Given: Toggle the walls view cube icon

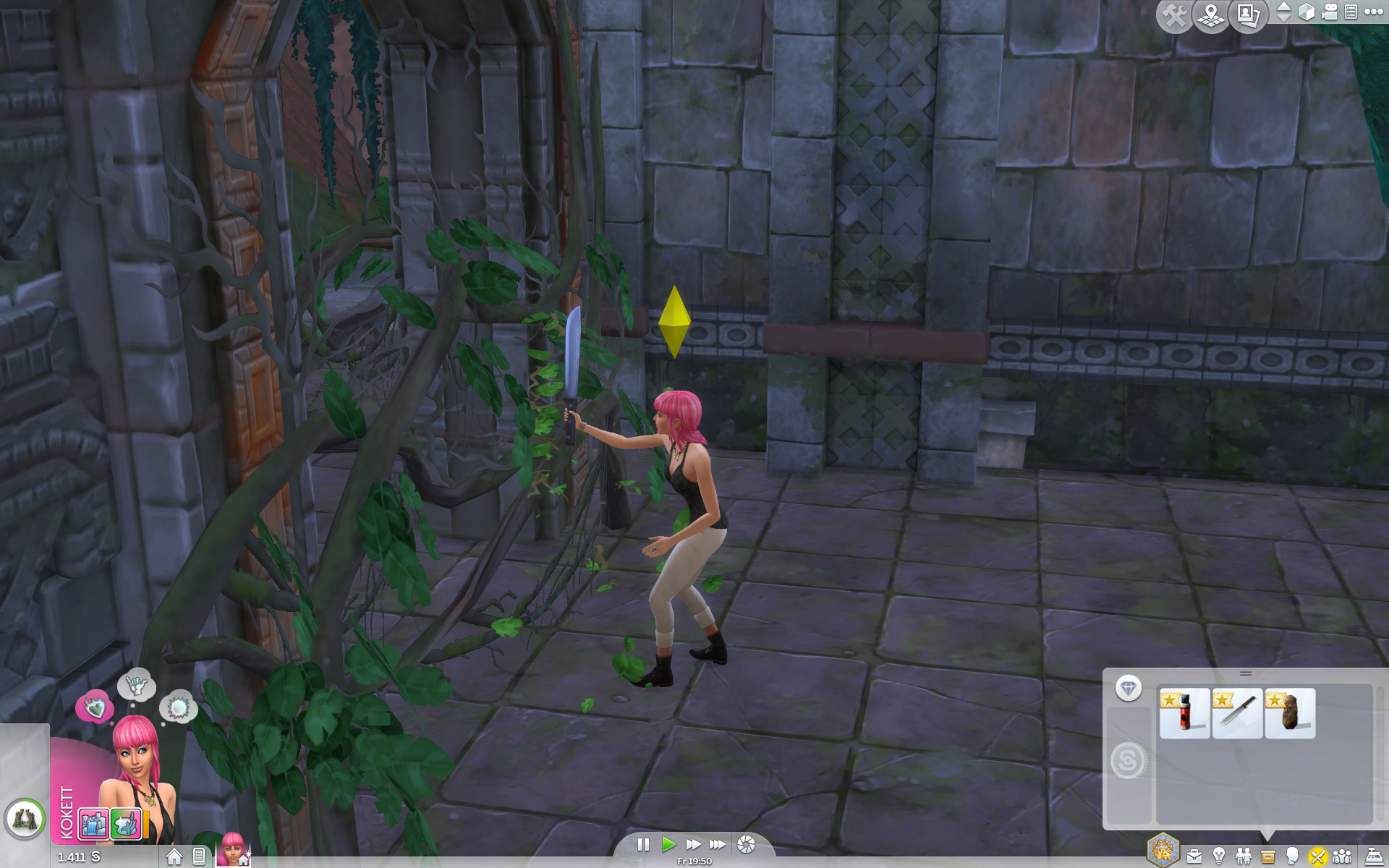Looking at the screenshot, I should [1307, 12].
